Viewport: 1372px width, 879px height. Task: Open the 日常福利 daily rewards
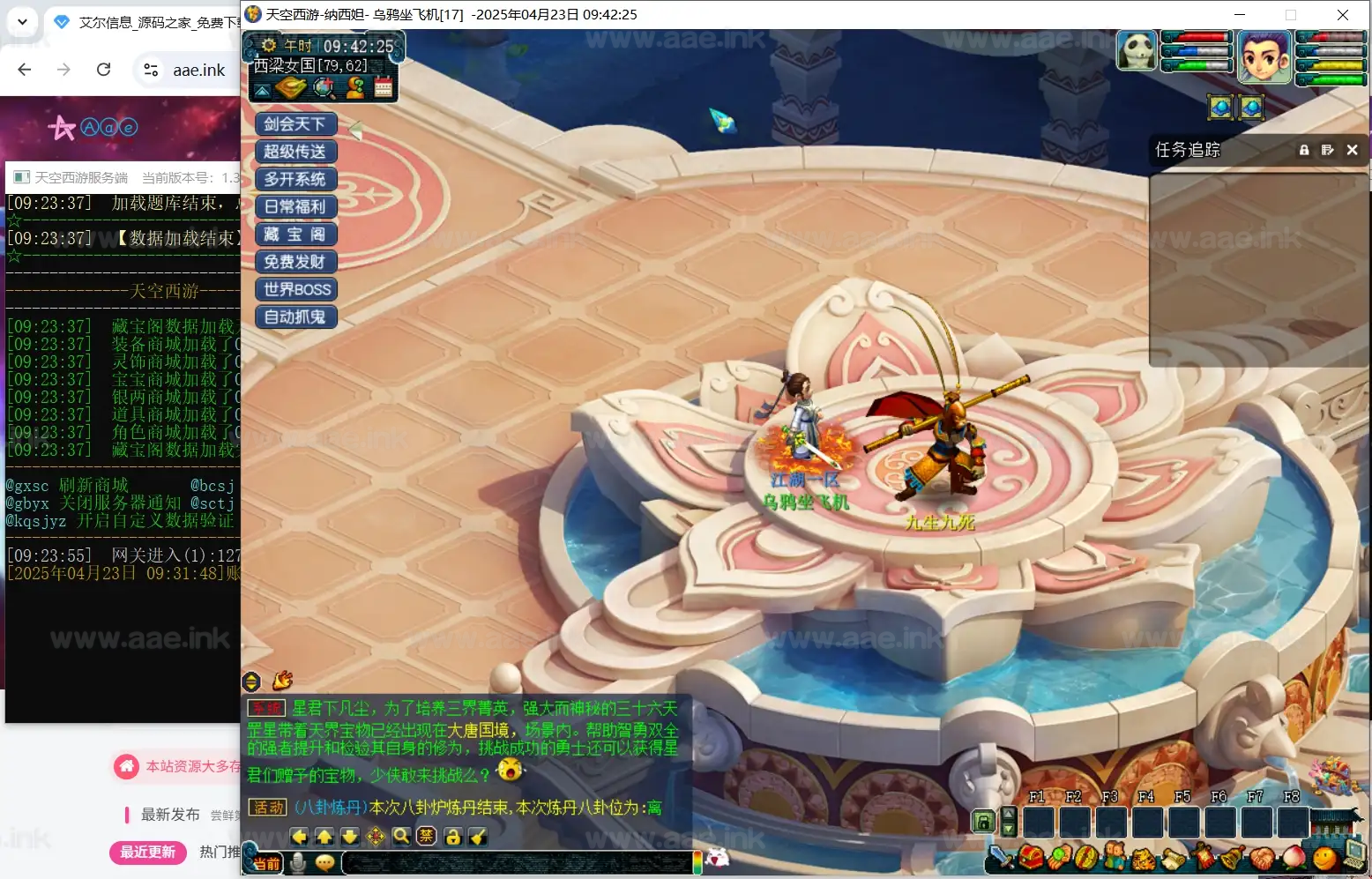tap(295, 206)
